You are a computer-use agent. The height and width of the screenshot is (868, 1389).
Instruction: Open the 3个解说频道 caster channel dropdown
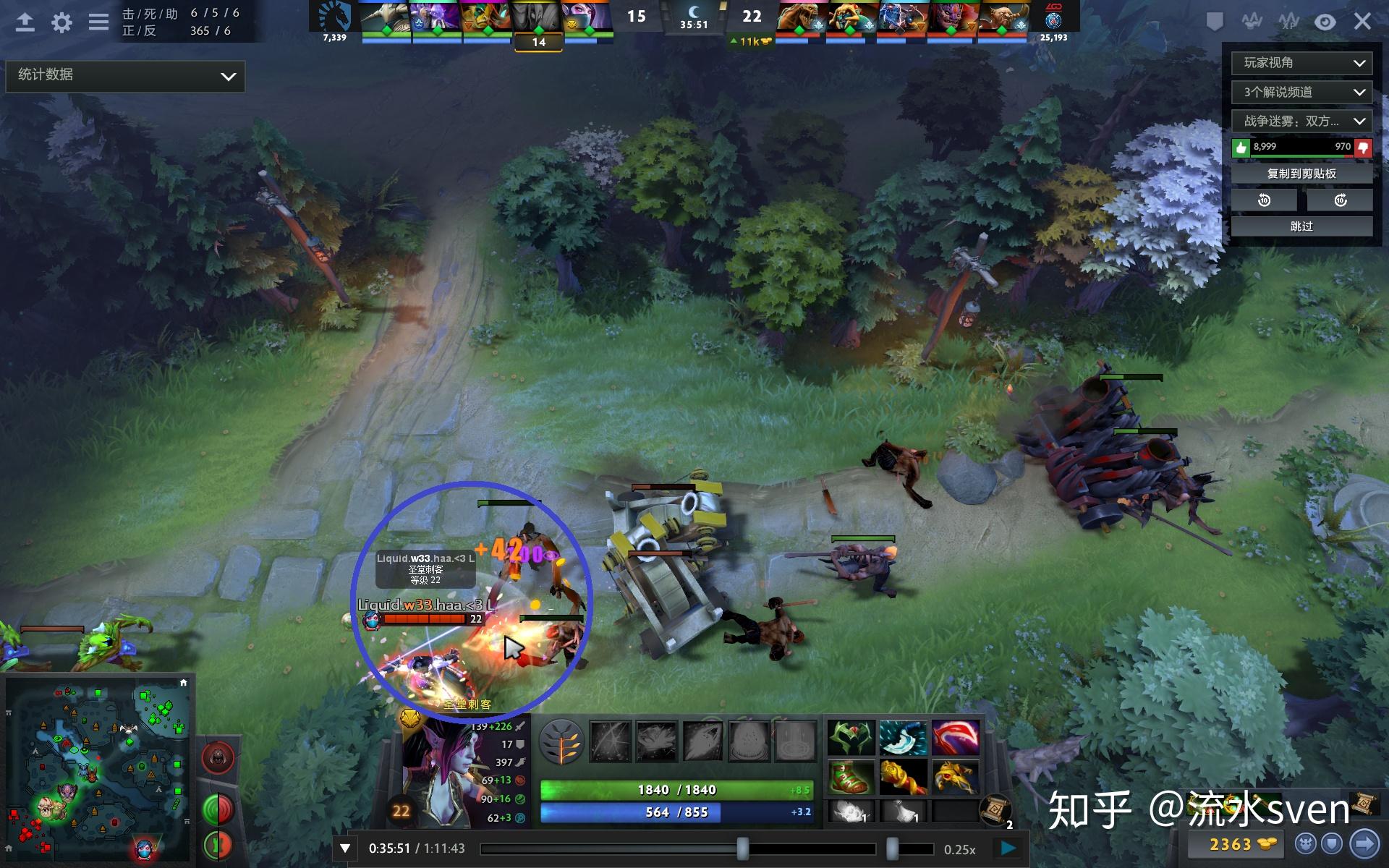pyautogui.click(x=1300, y=93)
